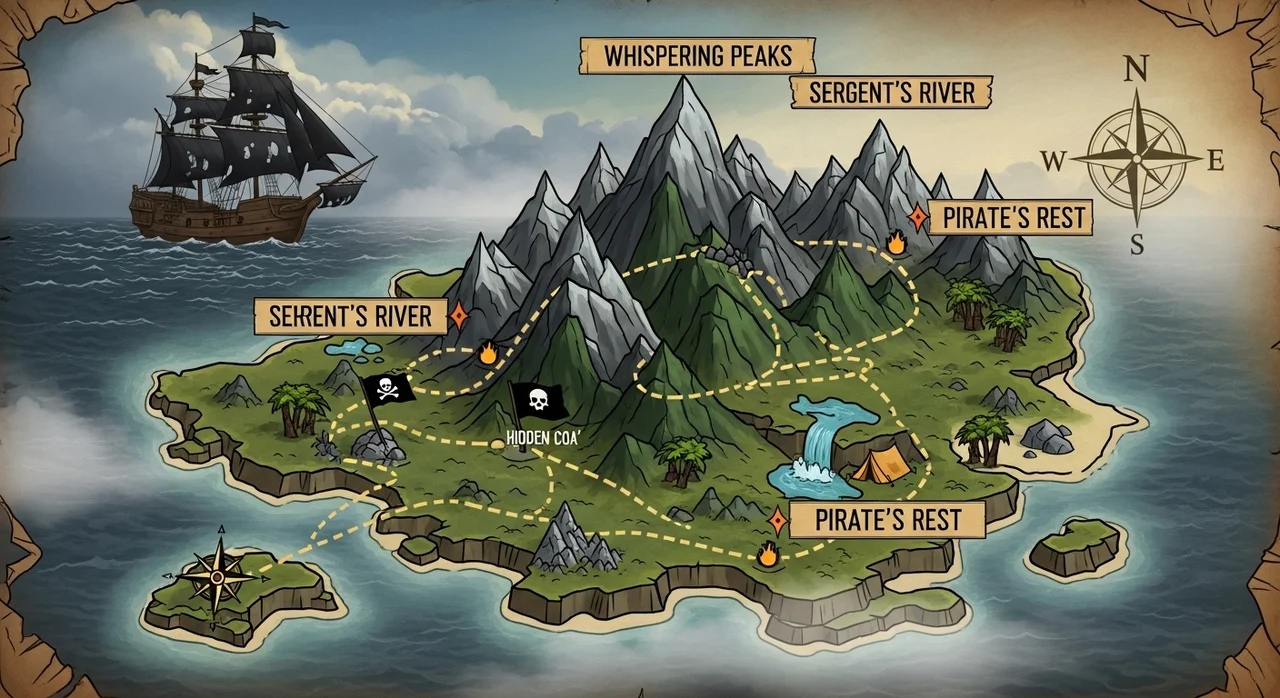Select the compass star marker on the islet
Screen dimensions: 1280x698
[217, 575]
